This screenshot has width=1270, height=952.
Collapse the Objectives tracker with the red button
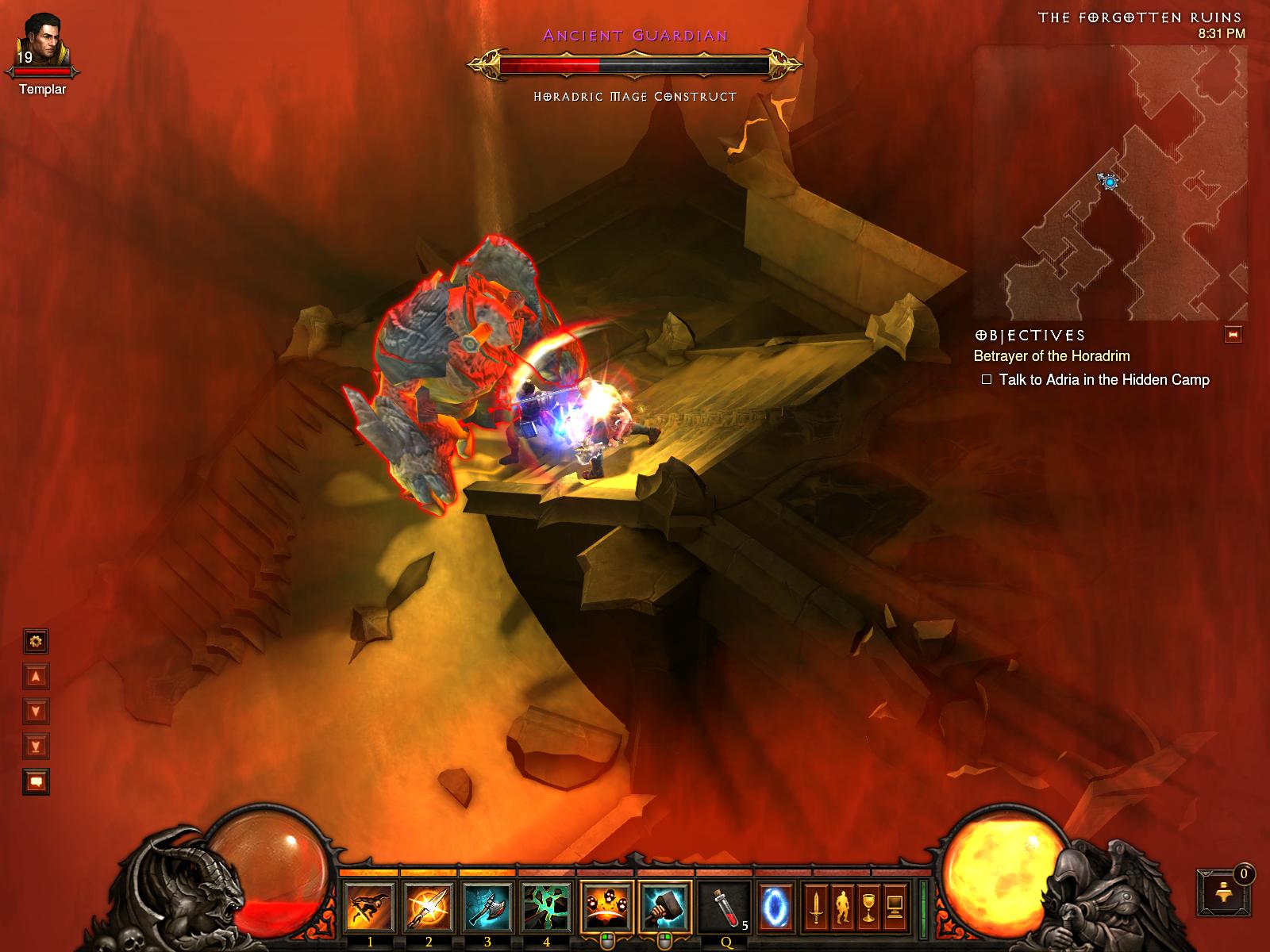pyautogui.click(x=1233, y=336)
